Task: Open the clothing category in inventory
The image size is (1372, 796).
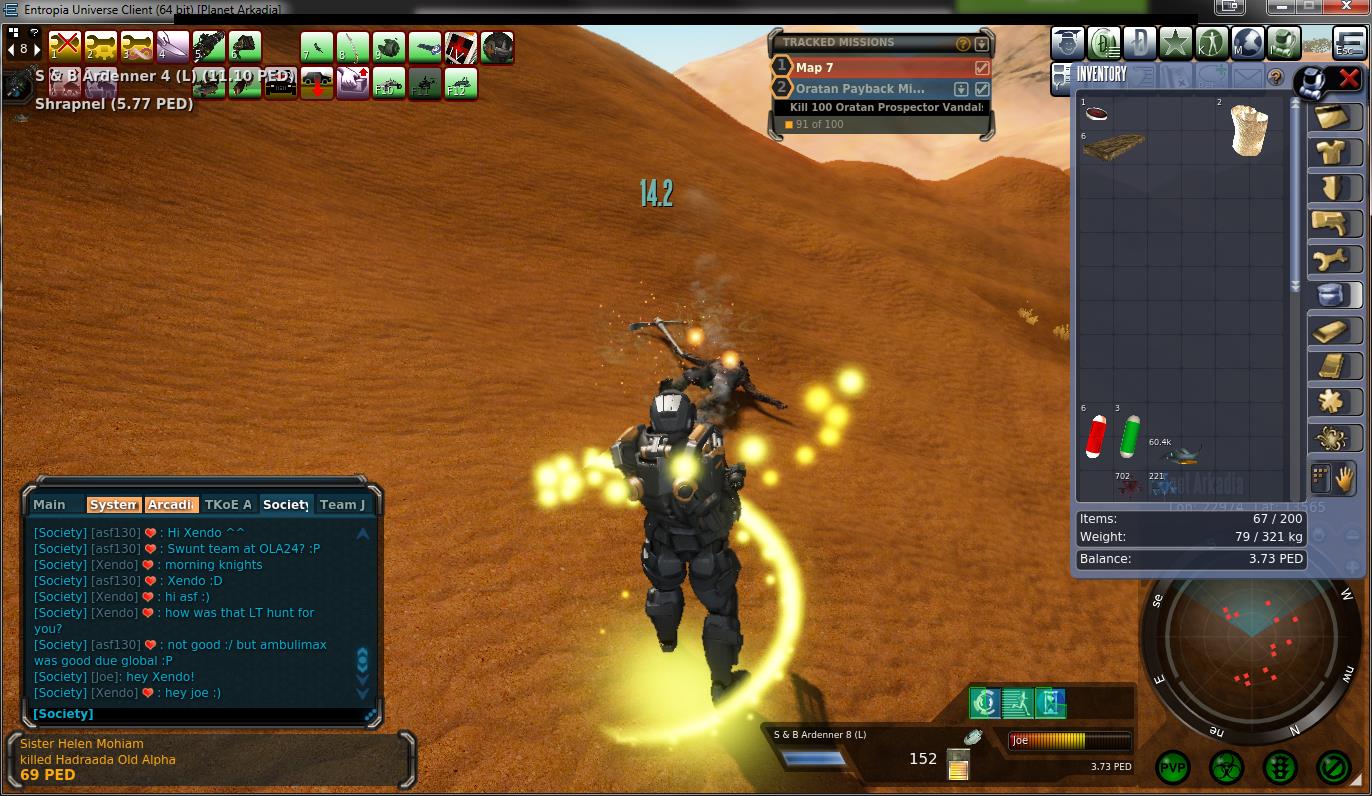Action: (1334, 151)
